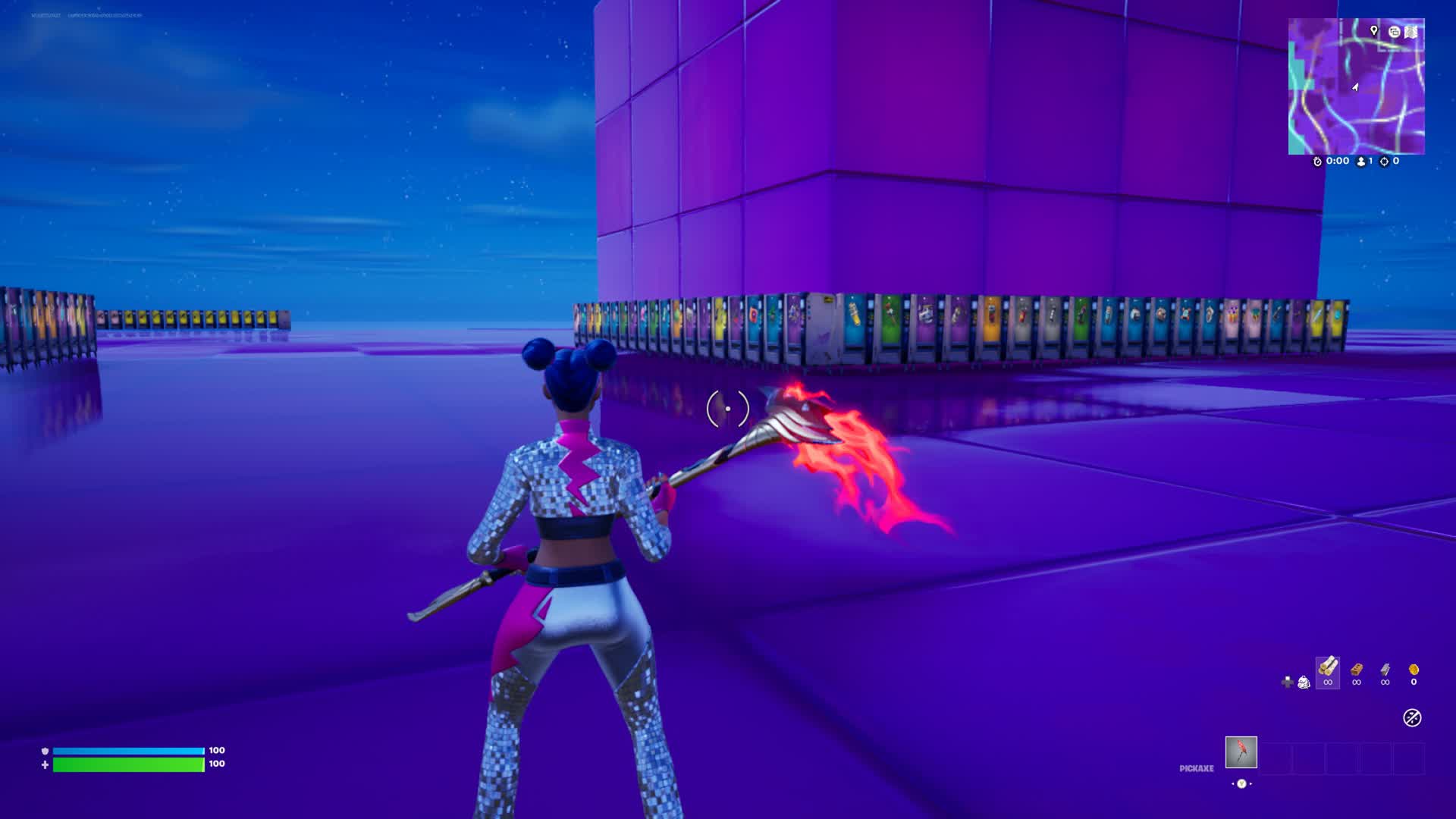Click the player count icon under the minimap

pos(1360,162)
